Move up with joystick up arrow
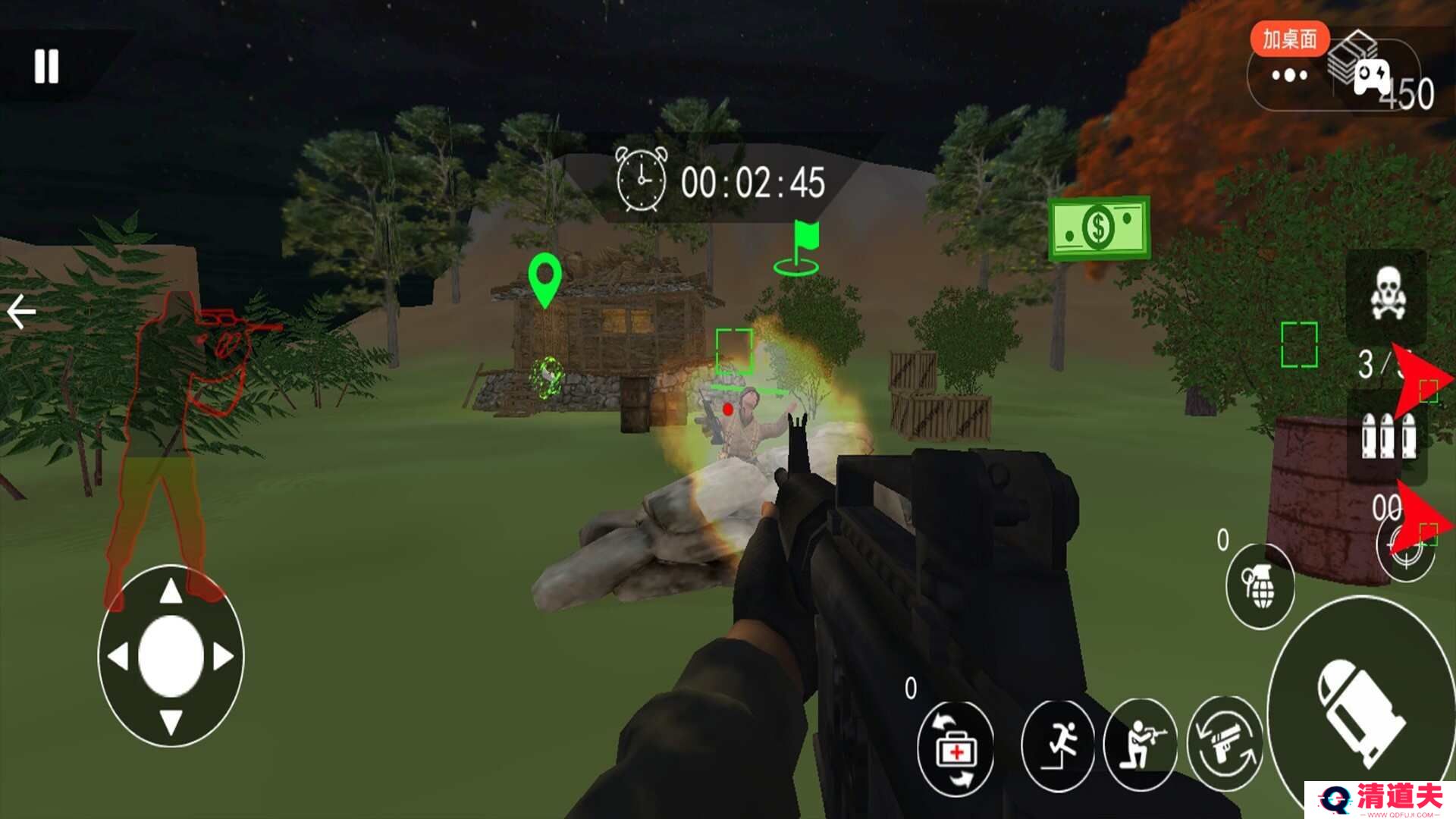Image resolution: width=1456 pixels, height=819 pixels. [171, 591]
